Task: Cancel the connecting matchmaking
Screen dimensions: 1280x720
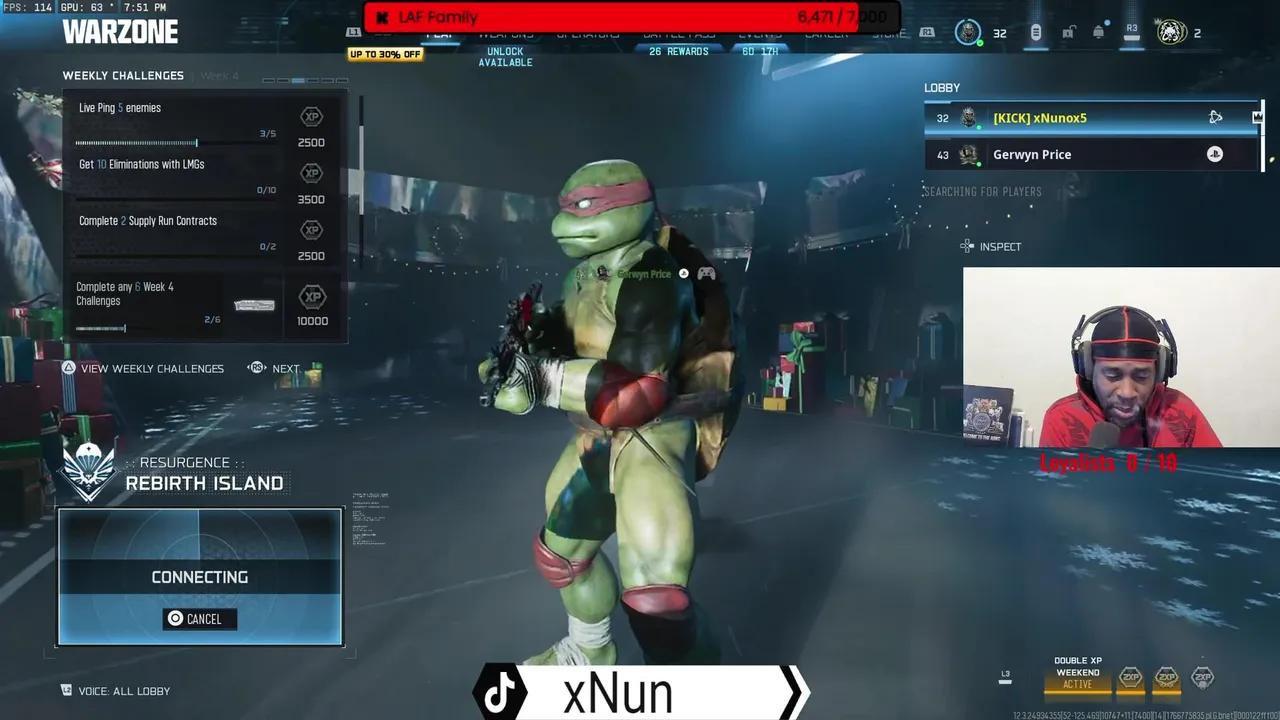Action: coord(199,618)
